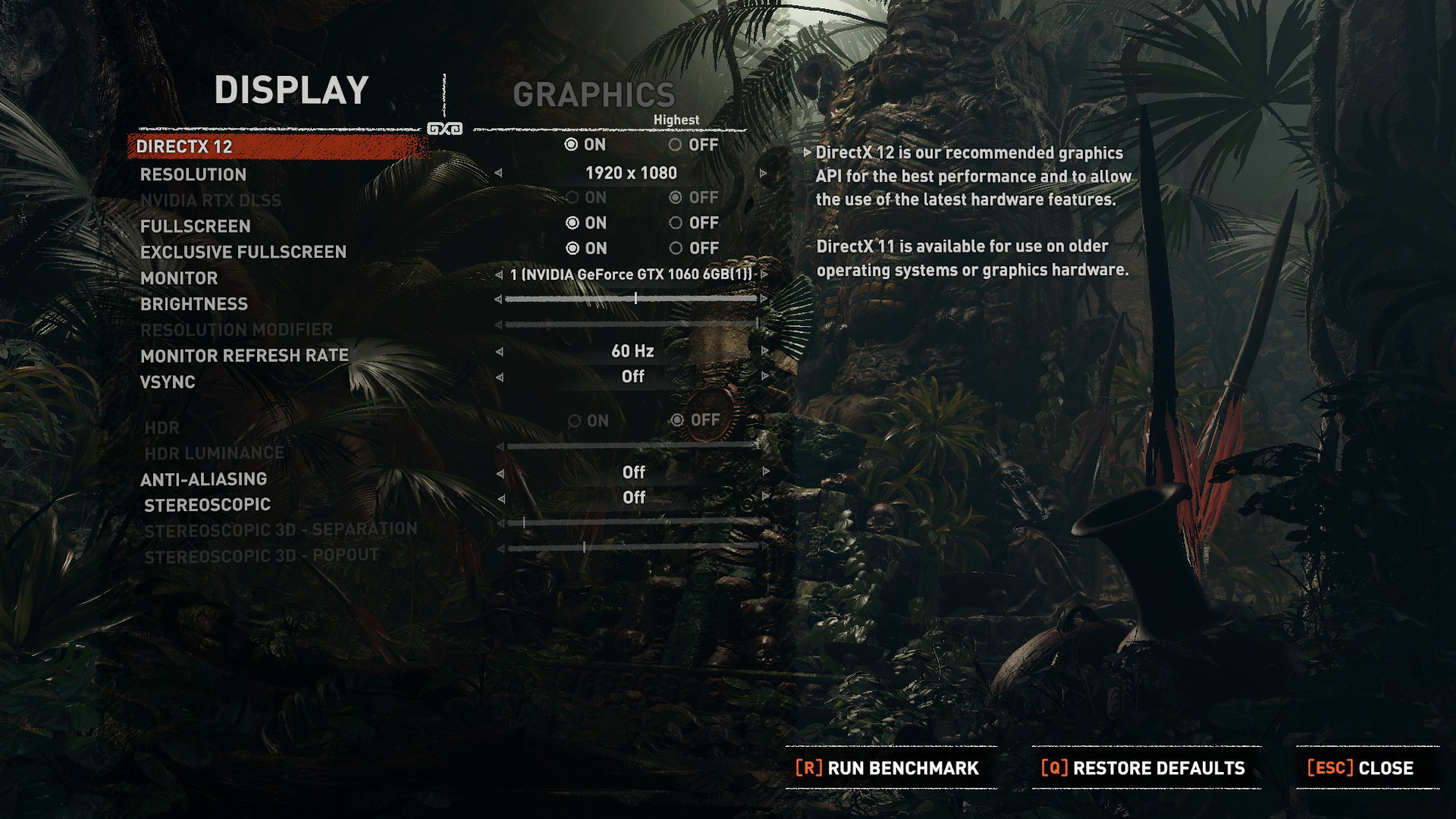
Task: Cycle to the next monitor
Action: tap(764, 275)
